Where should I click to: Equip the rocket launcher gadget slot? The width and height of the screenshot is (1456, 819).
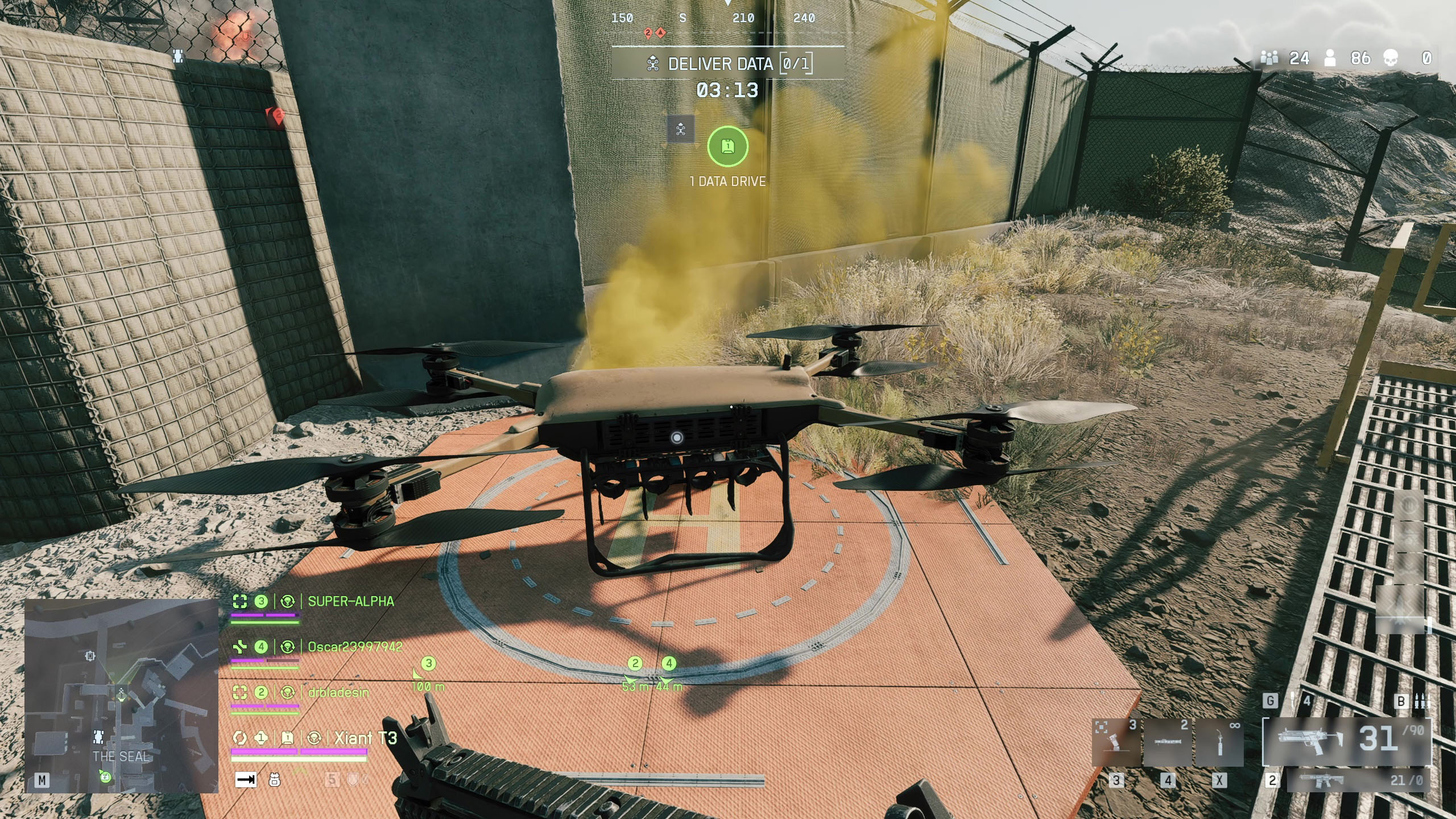(1167, 742)
